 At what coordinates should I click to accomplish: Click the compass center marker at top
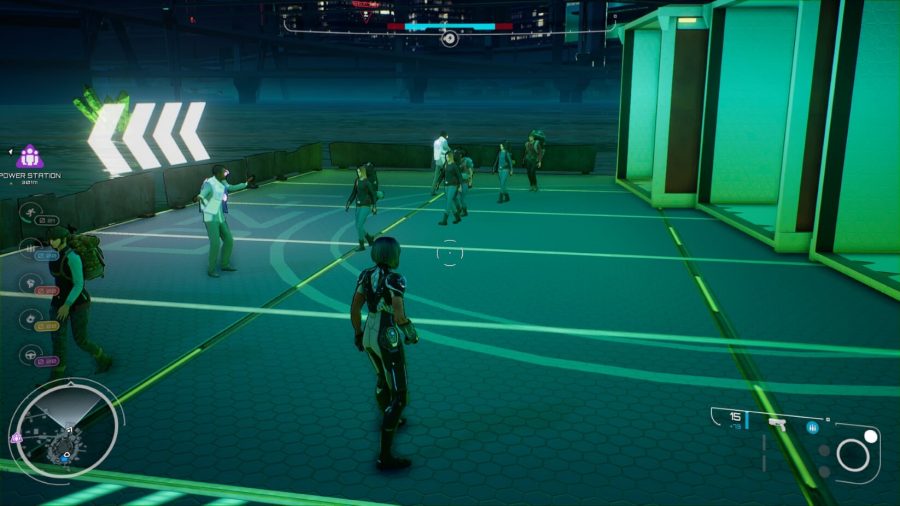point(450,39)
